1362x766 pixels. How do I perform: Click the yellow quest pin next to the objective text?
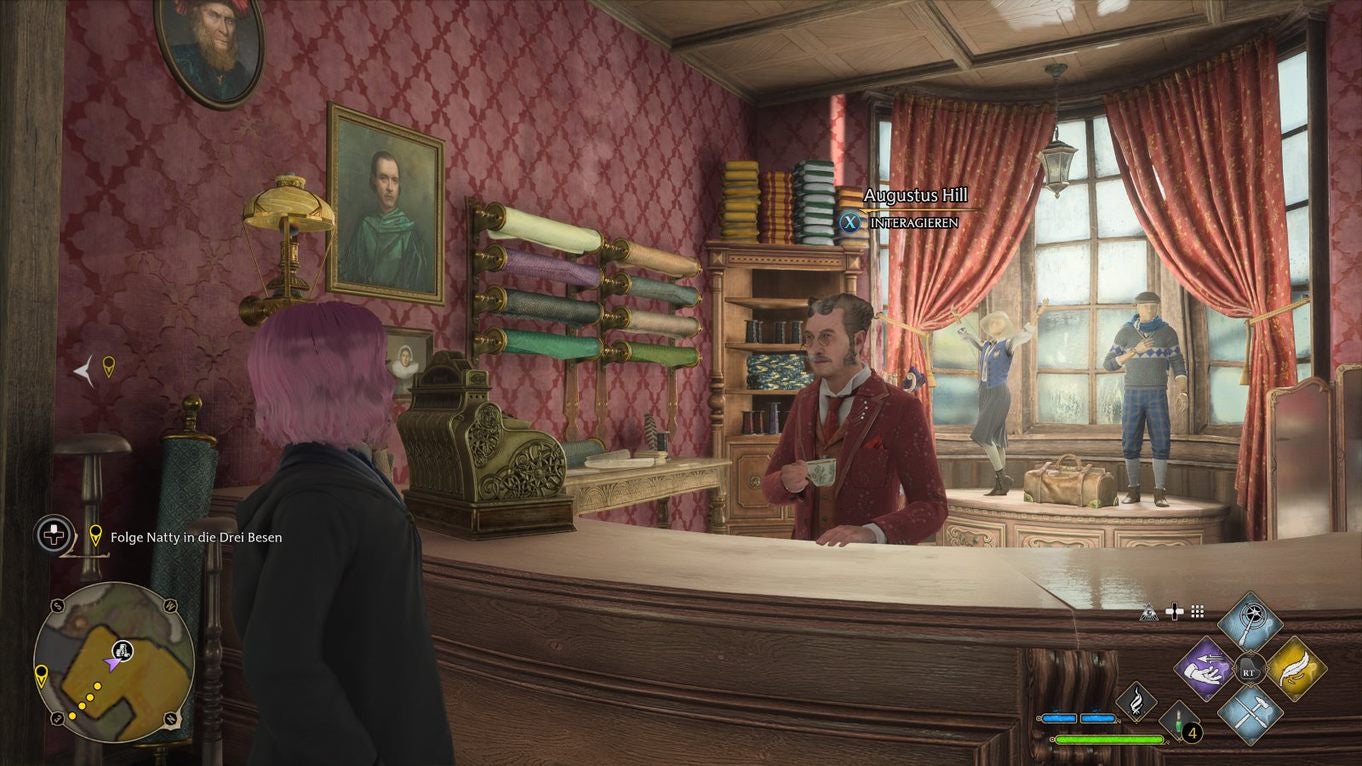[96, 537]
